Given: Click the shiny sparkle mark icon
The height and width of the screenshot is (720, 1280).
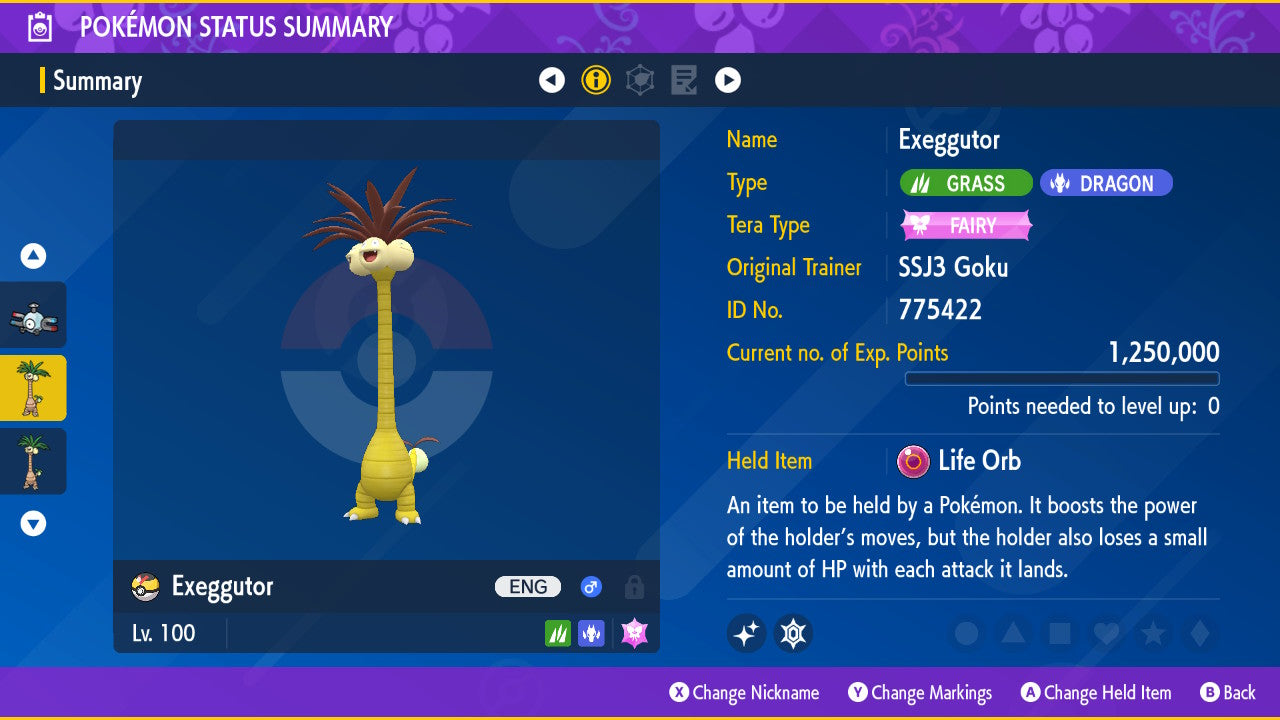Looking at the screenshot, I should pyautogui.click(x=746, y=633).
